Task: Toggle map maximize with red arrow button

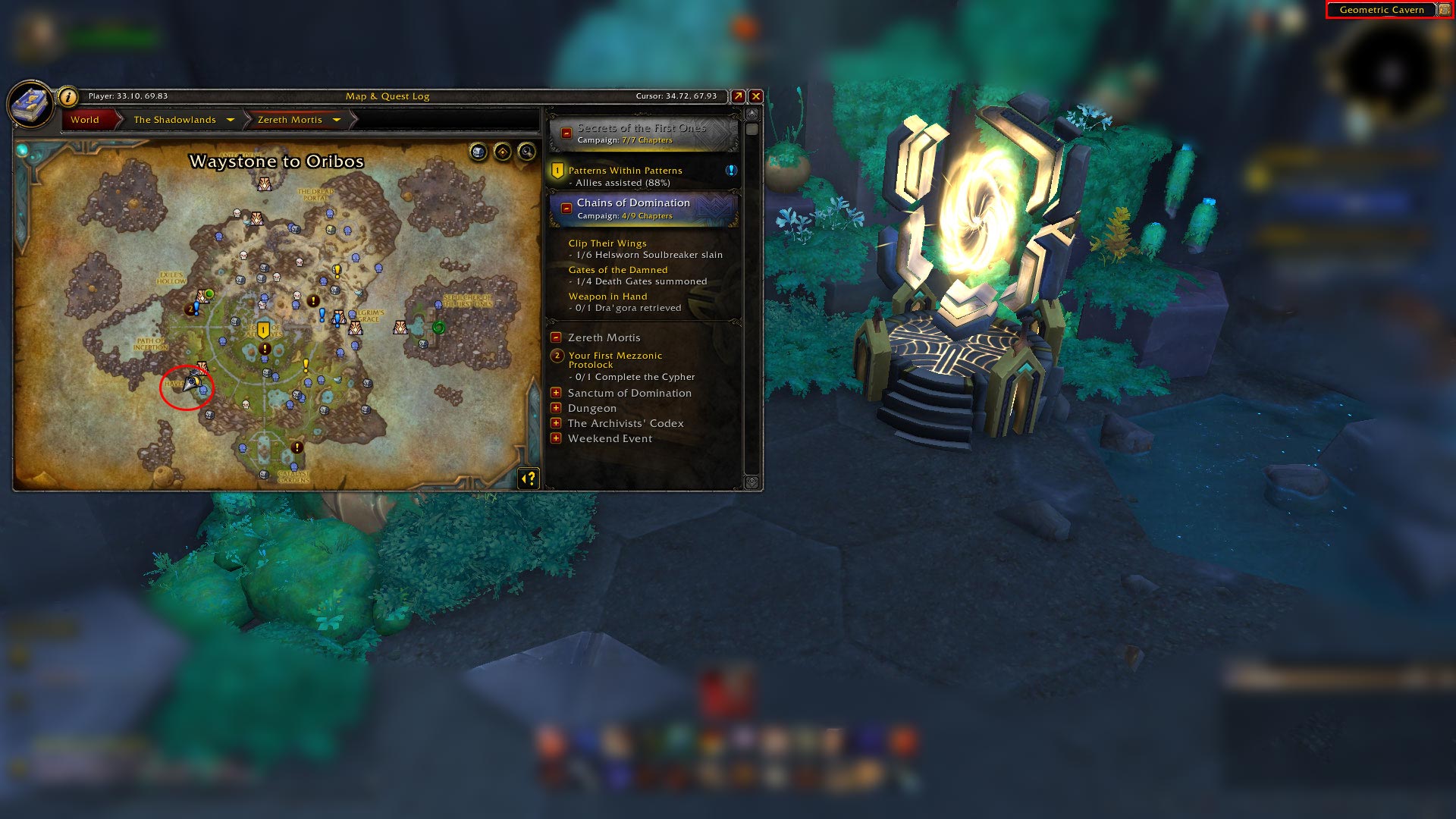Action: tap(737, 96)
